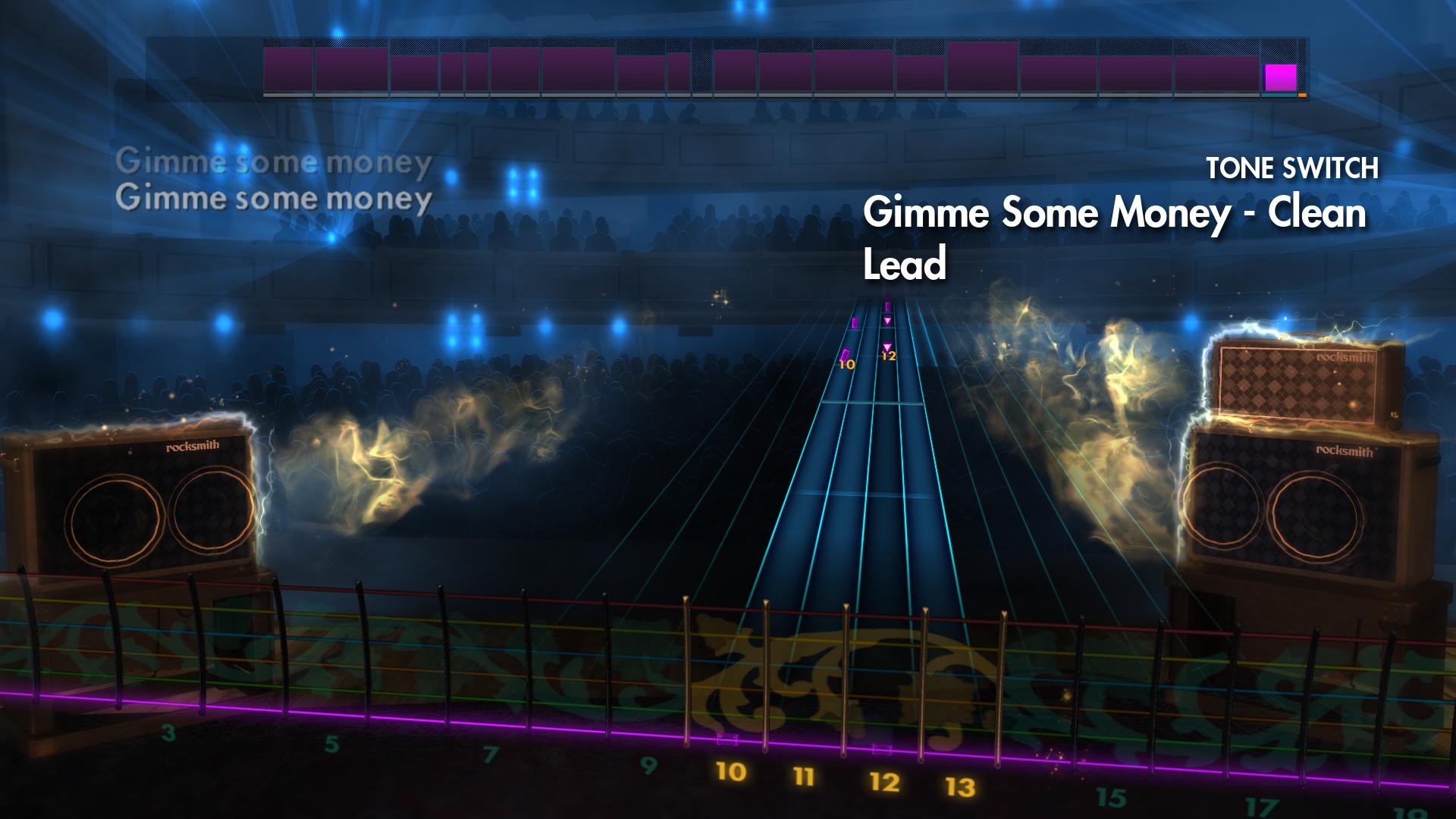Select the orange indicator at the timeline's right end

point(1302,95)
